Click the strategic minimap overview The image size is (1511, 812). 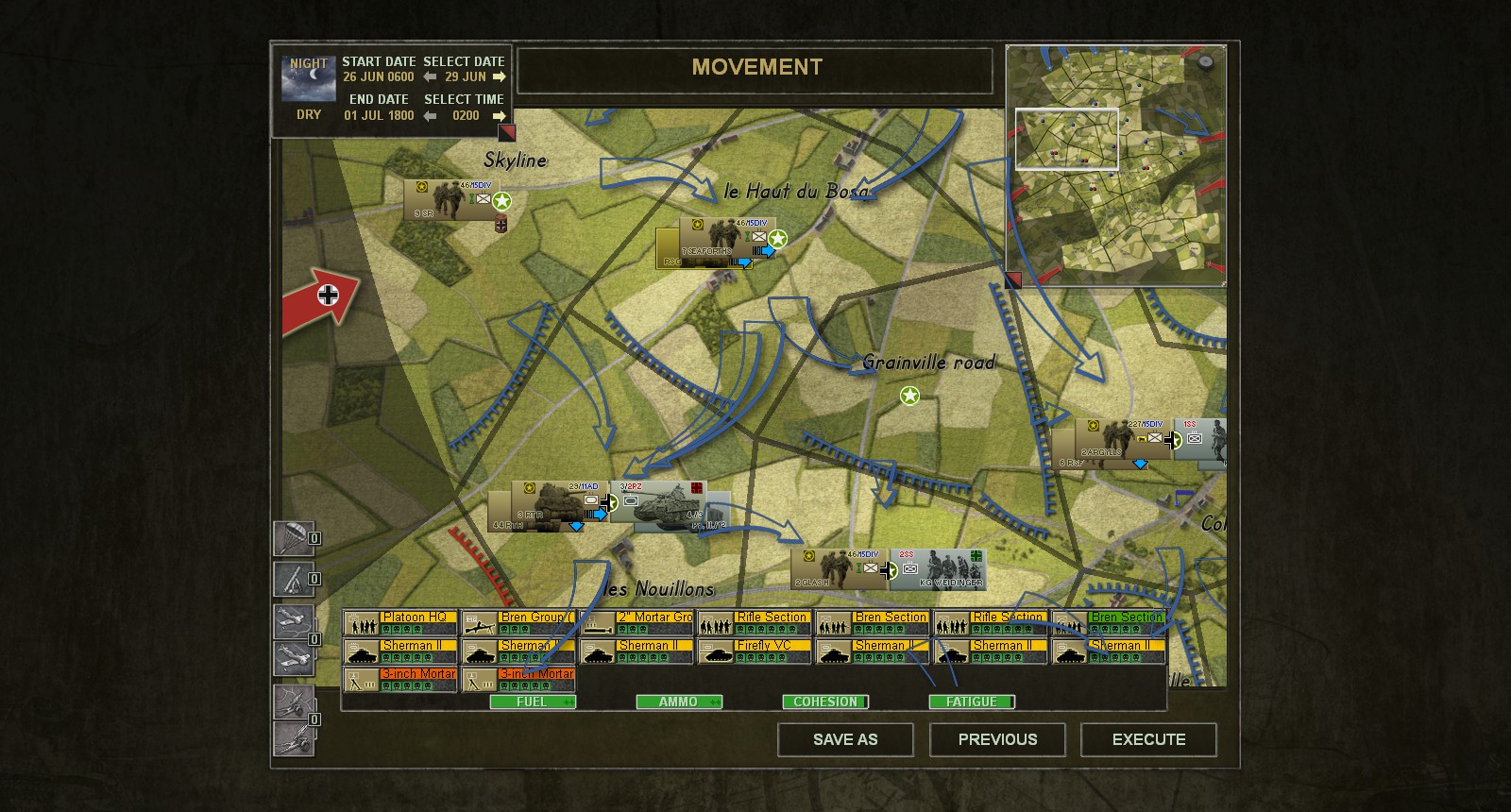[x=1115, y=165]
